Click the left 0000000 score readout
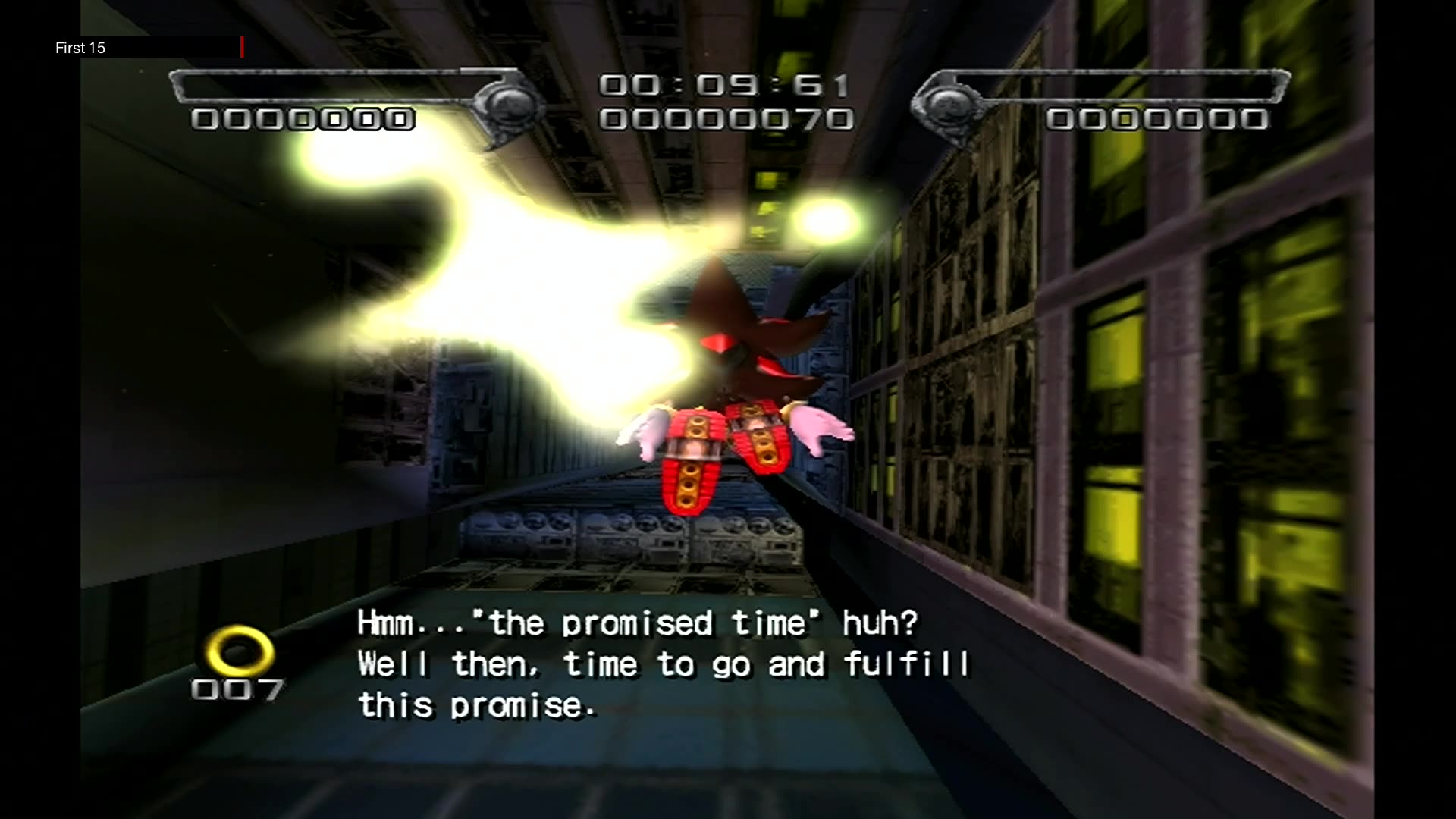Screen dimensions: 1456x819 (x=302, y=119)
